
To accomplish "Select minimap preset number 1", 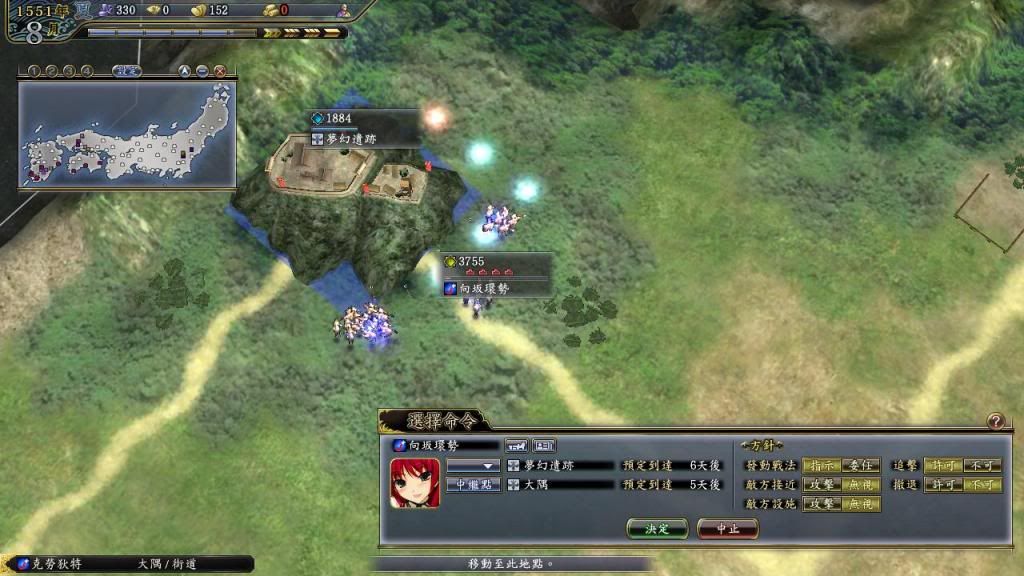I will click(32, 71).
